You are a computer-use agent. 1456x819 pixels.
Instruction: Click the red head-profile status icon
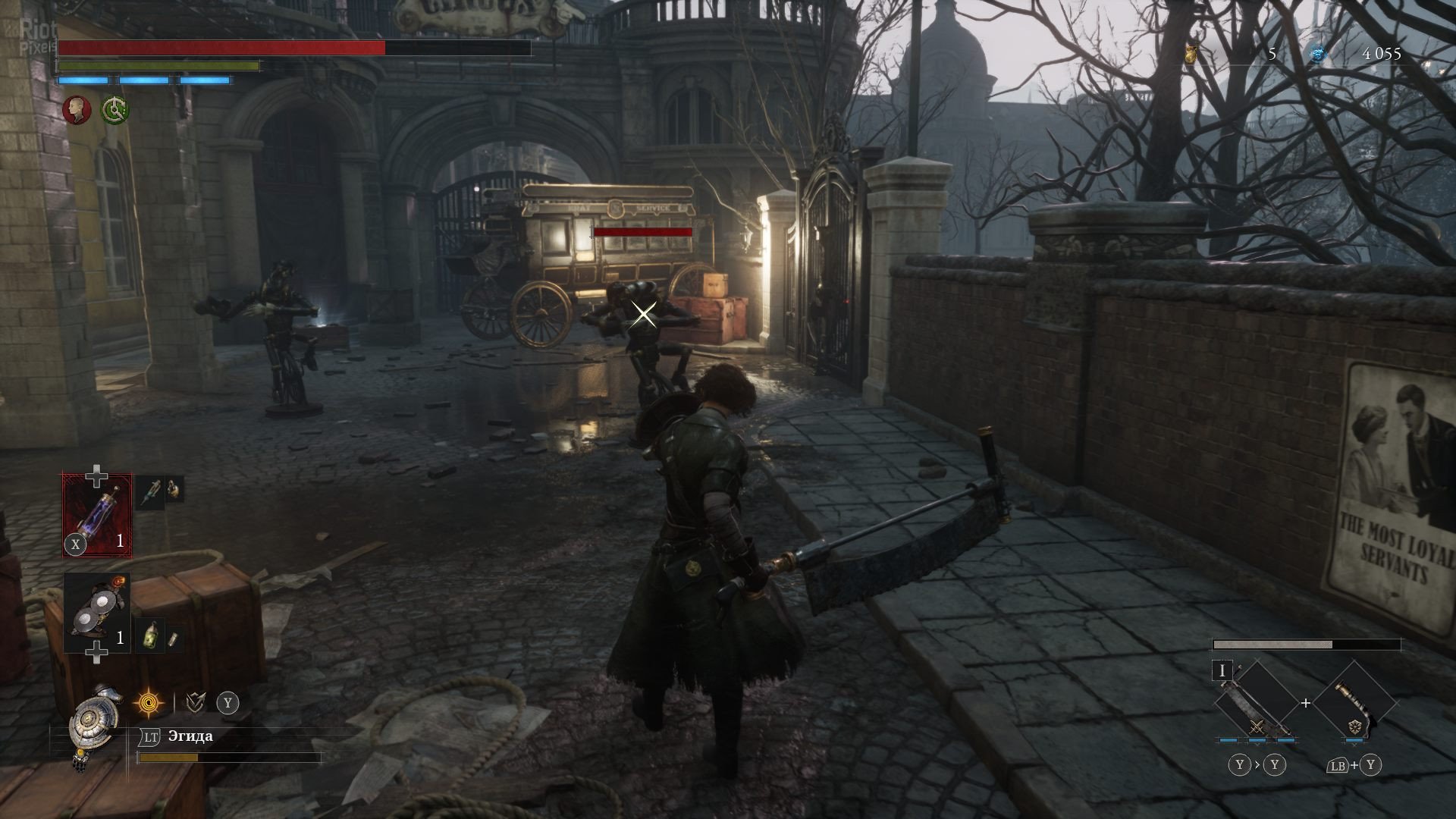pos(76,109)
